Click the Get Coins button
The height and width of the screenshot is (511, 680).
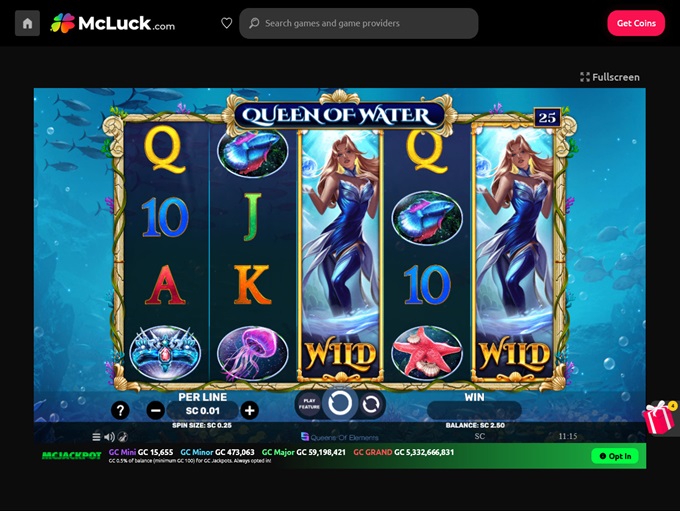636,23
